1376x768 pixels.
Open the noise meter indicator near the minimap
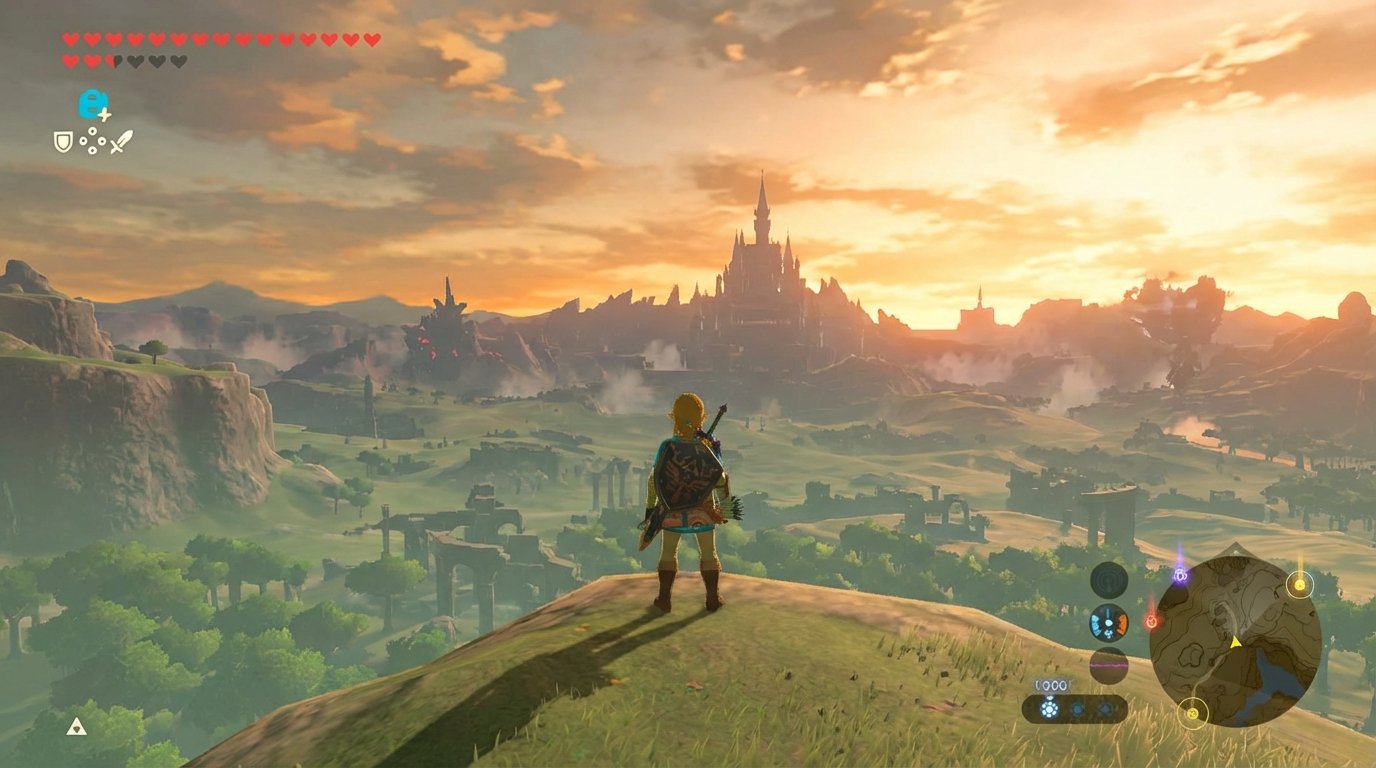pyautogui.click(x=1109, y=665)
